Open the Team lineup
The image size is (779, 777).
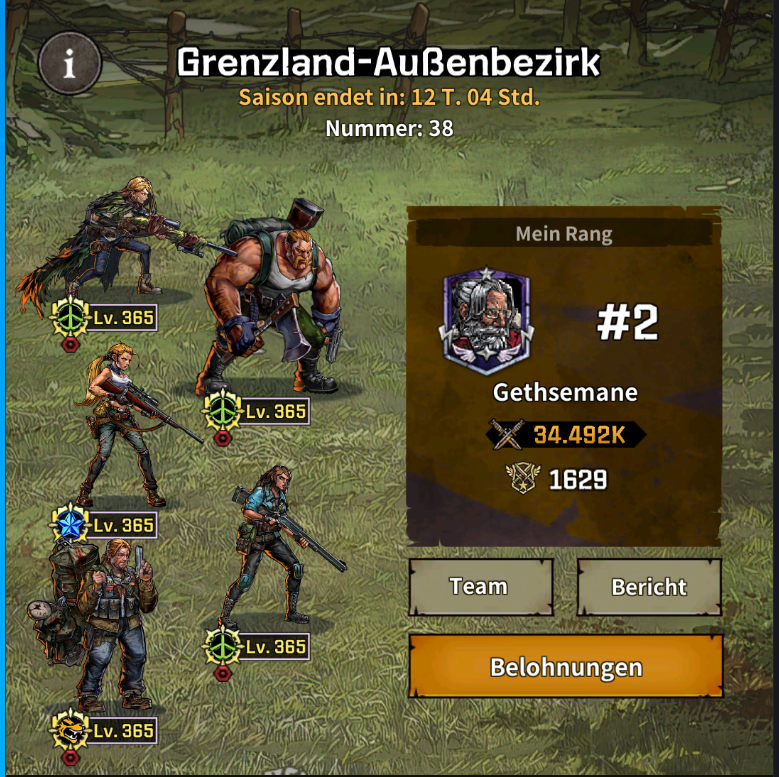pyautogui.click(x=480, y=586)
